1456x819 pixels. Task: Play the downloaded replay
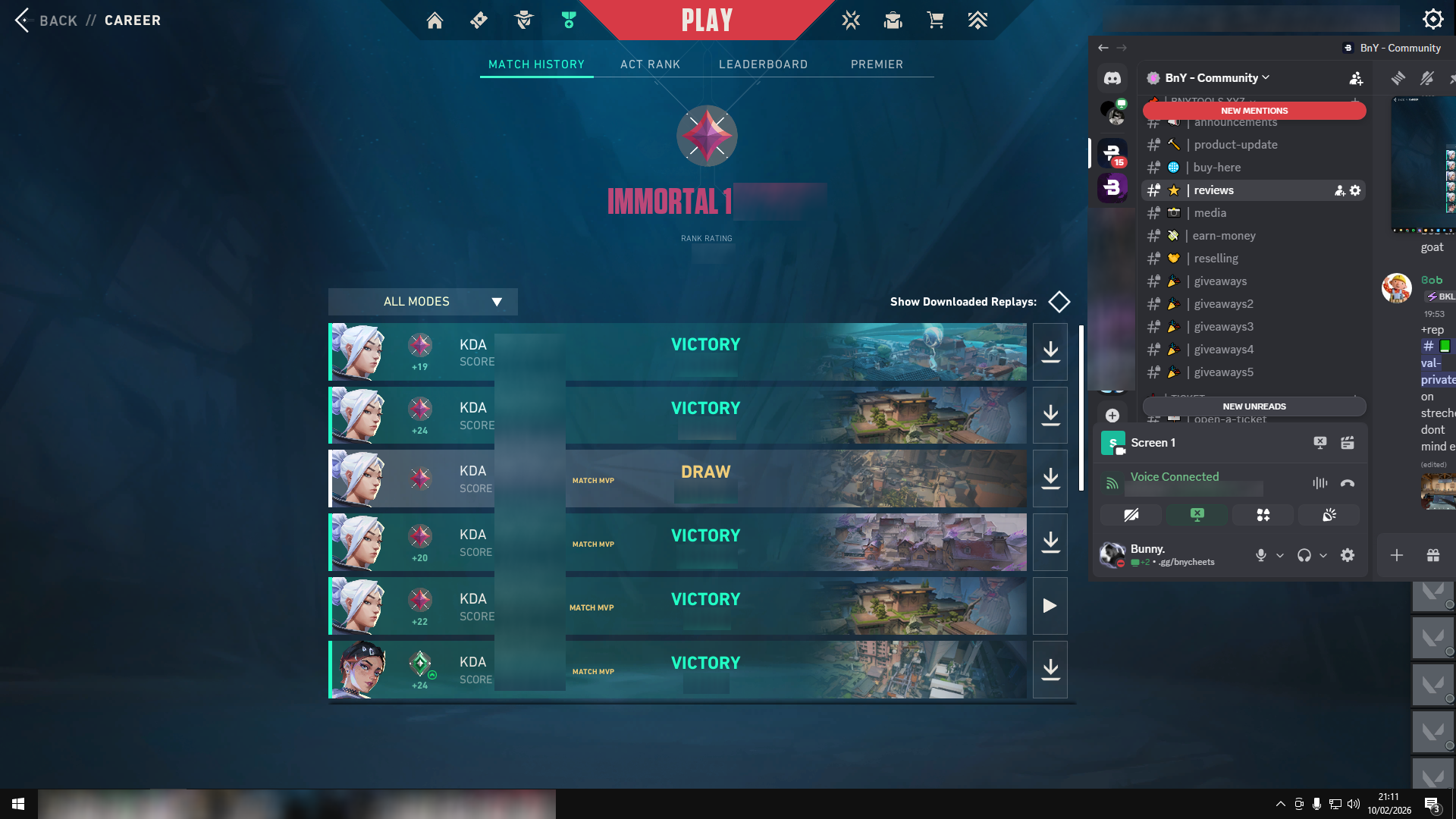(x=1050, y=606)
